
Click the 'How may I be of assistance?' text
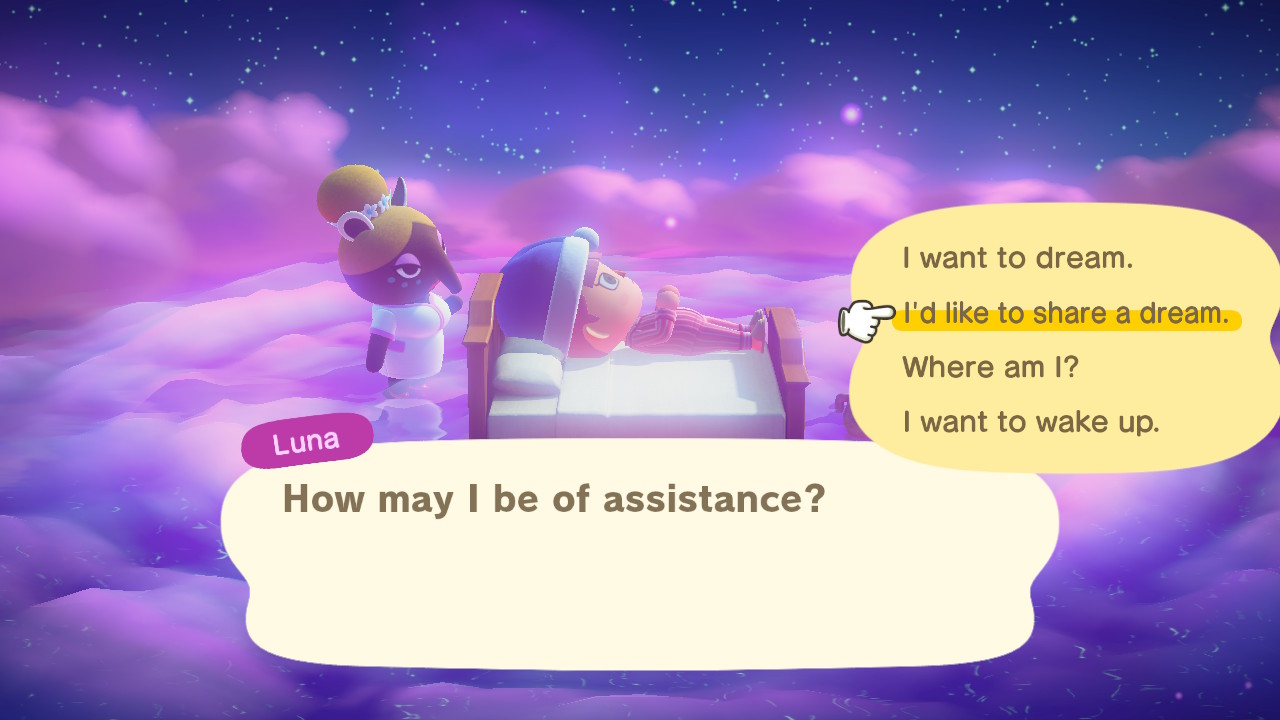[555, 499]
